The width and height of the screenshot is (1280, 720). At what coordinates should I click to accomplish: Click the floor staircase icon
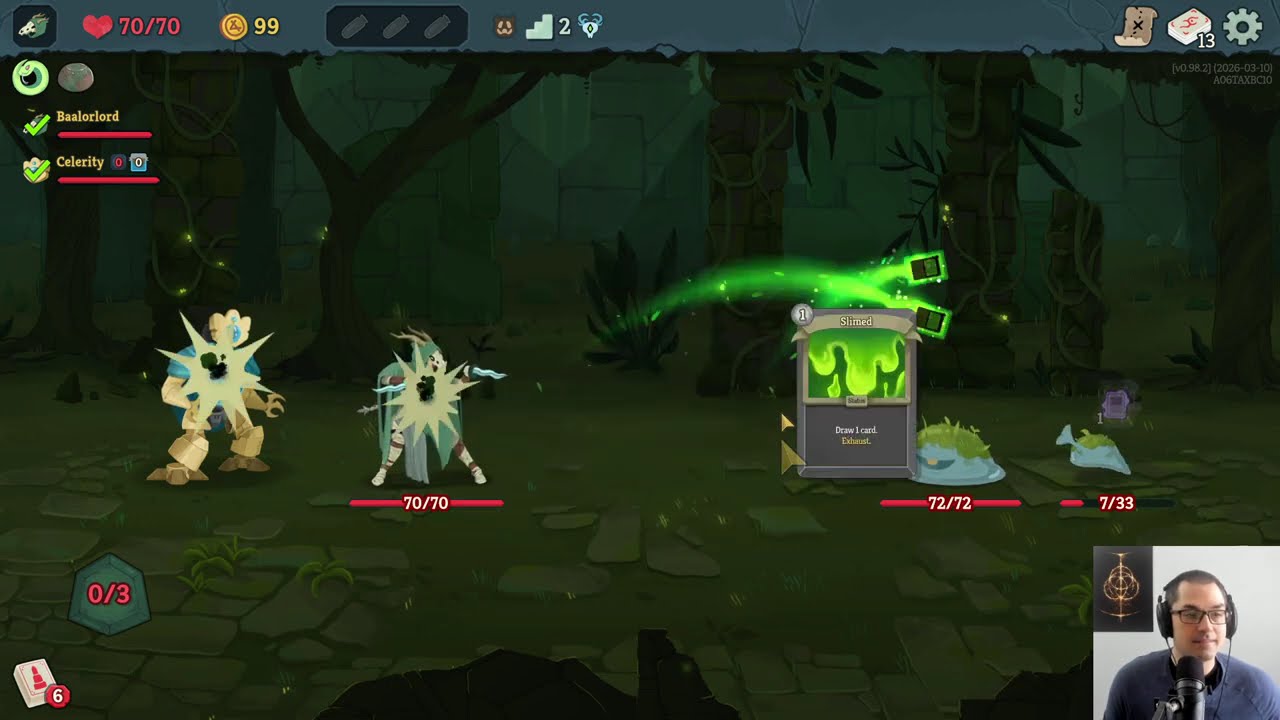click(x=540, y=27)
